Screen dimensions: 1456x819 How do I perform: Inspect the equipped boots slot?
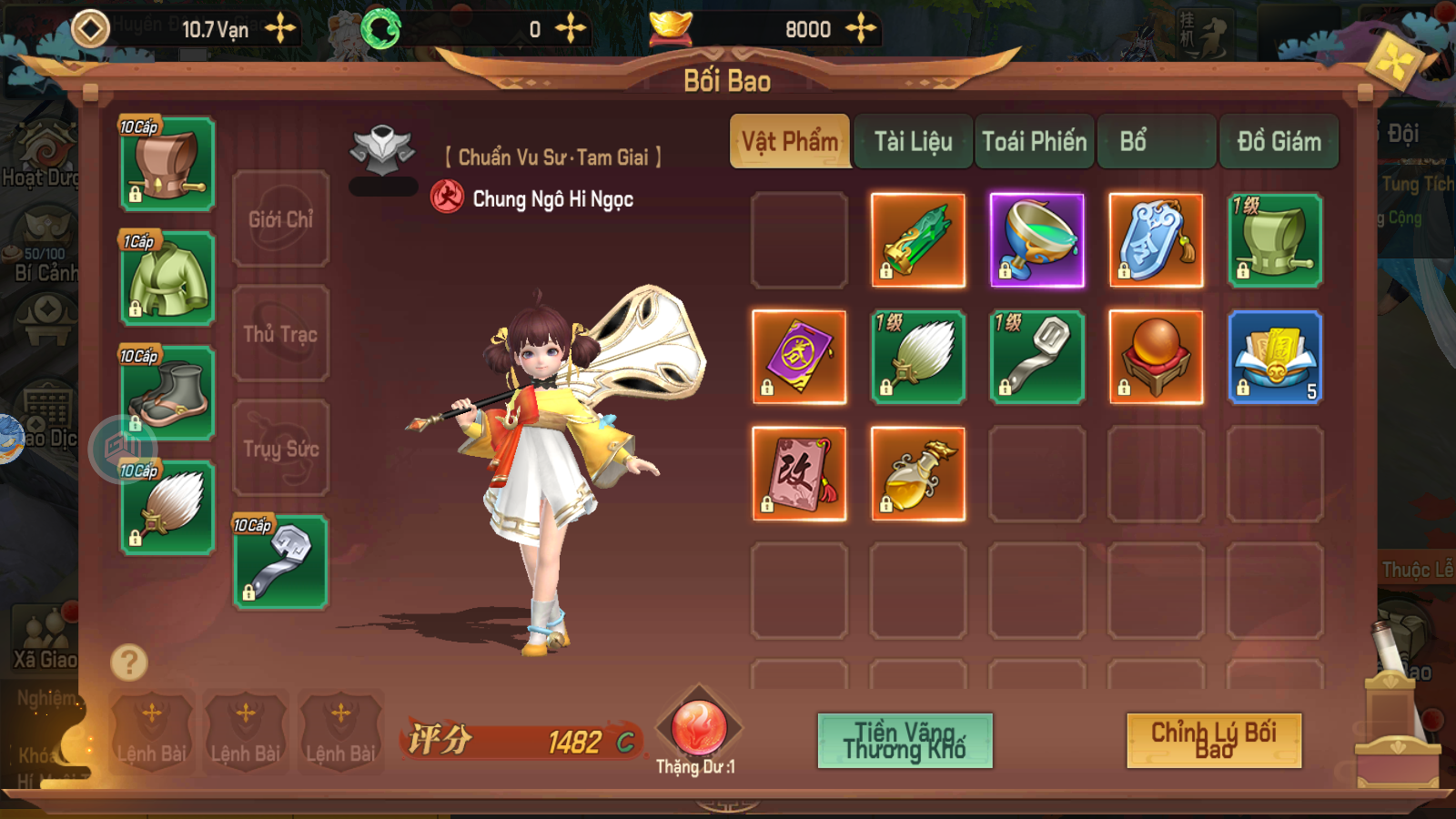click(167, 393)
